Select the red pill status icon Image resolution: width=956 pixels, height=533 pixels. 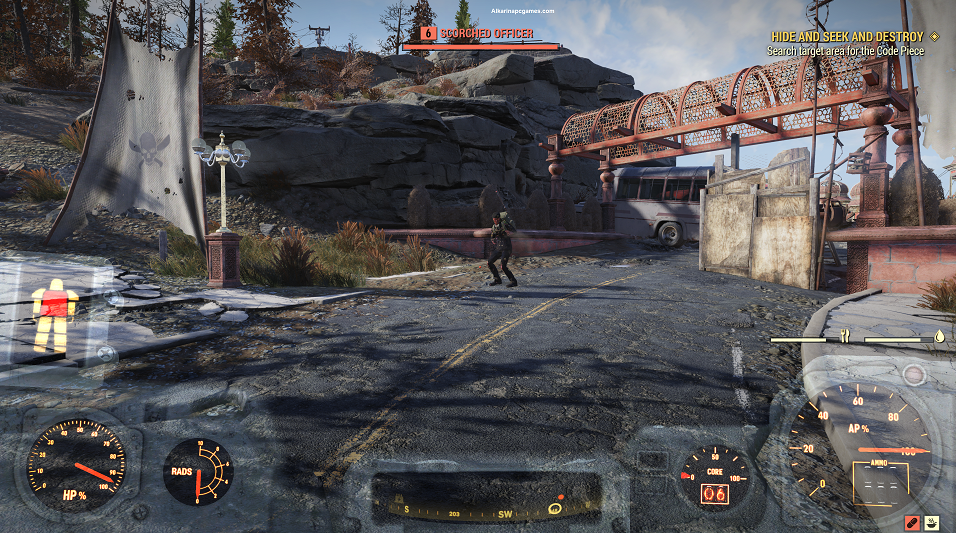(x=912, y=522)
